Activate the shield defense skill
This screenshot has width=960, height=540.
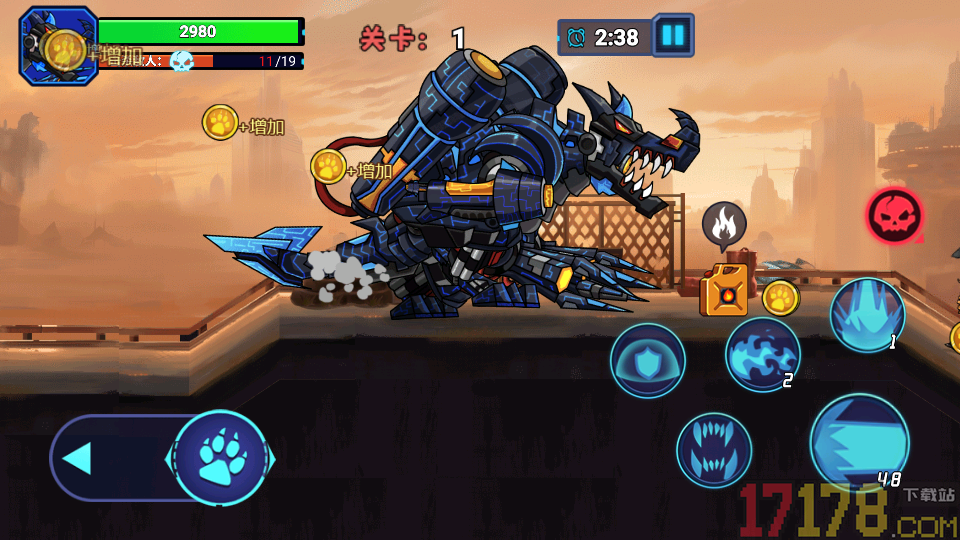tap(647, 361)
